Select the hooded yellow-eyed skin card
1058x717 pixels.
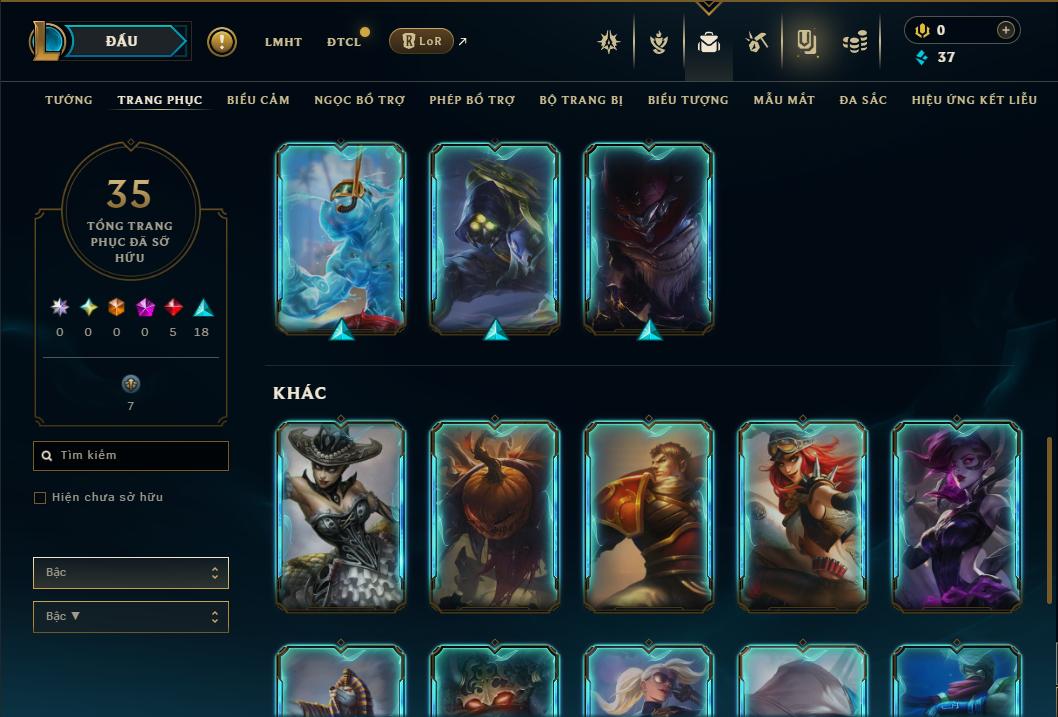[495, 237]
